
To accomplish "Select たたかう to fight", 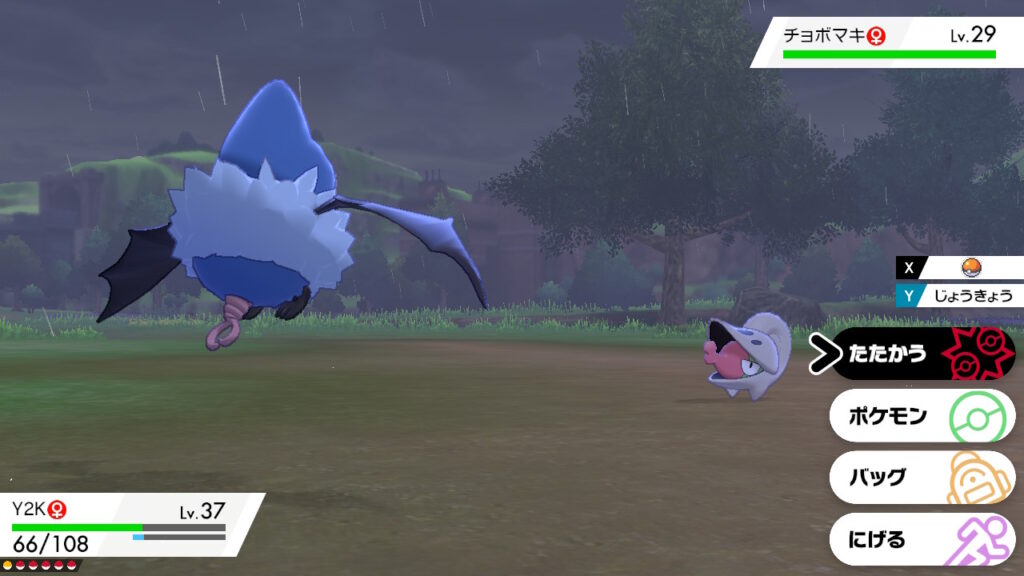I will click(x=920, y=353).
